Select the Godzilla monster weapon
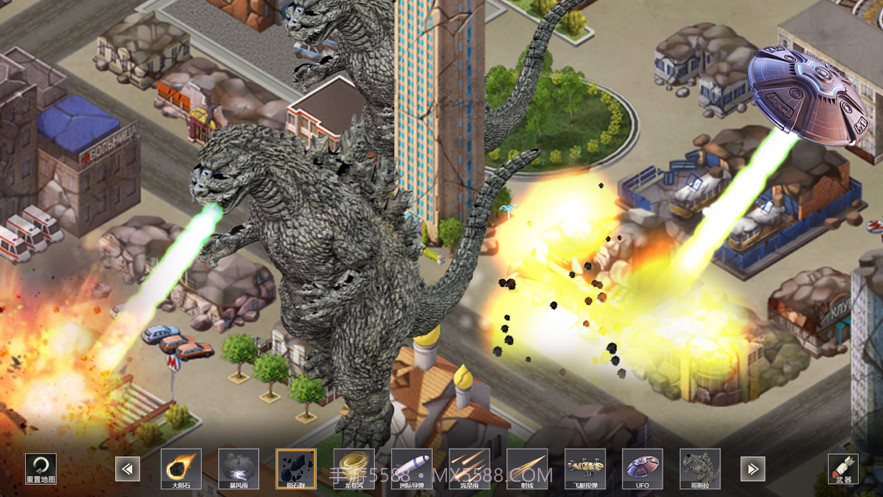 point(700,467)
